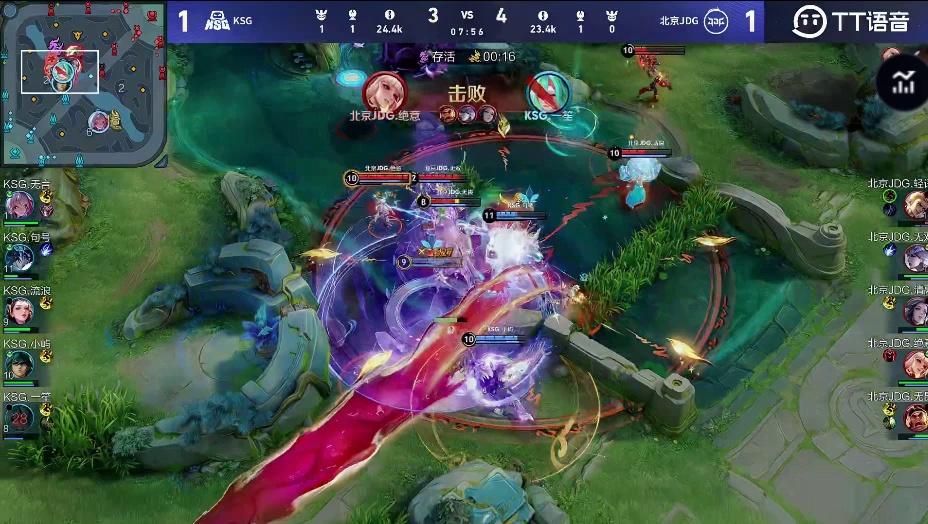Select KSG.一笙 portrait showing respawn timer

coord(18,416)
